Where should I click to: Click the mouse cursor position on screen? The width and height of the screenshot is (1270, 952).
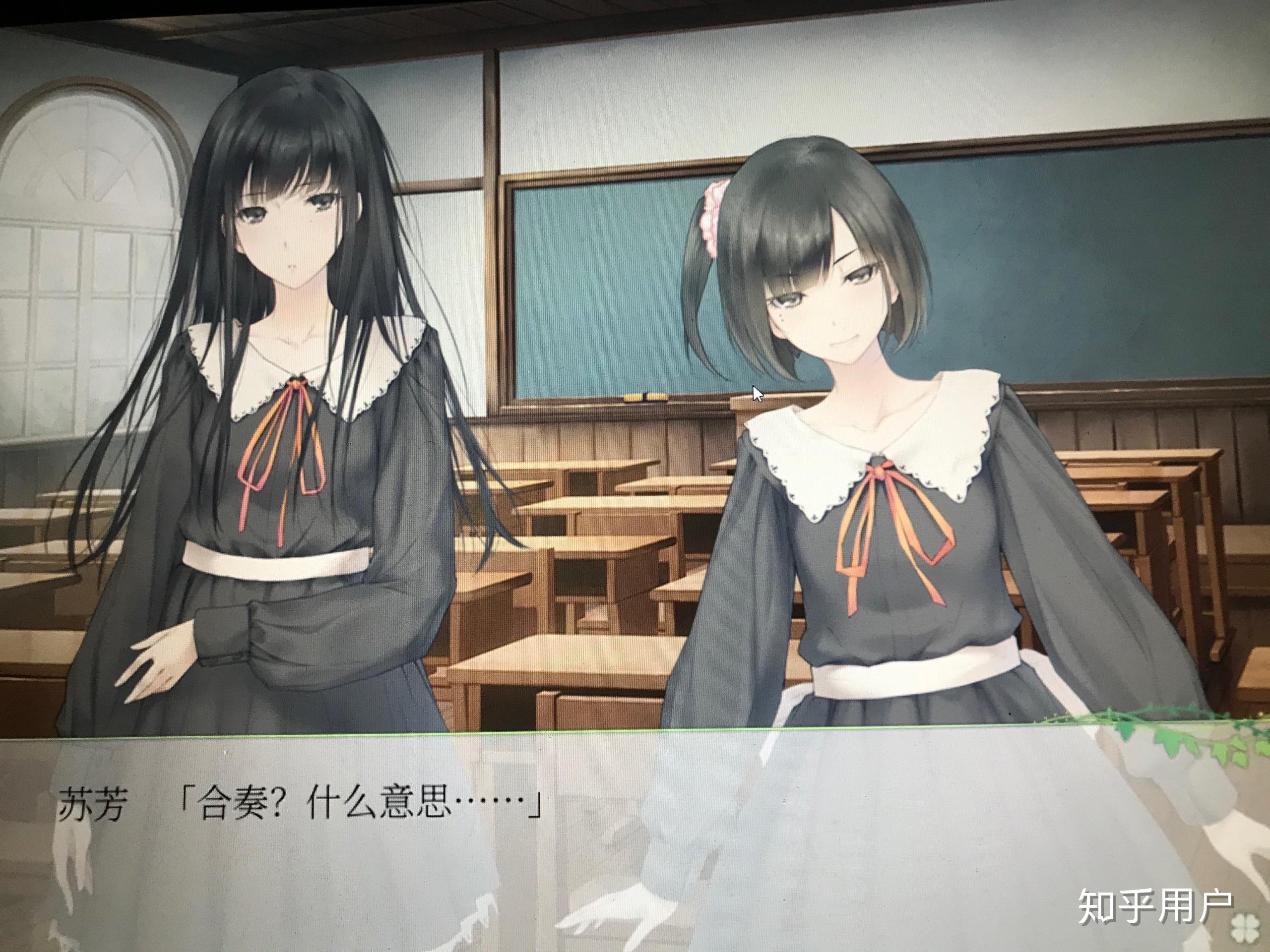click(x=756, y=392)
